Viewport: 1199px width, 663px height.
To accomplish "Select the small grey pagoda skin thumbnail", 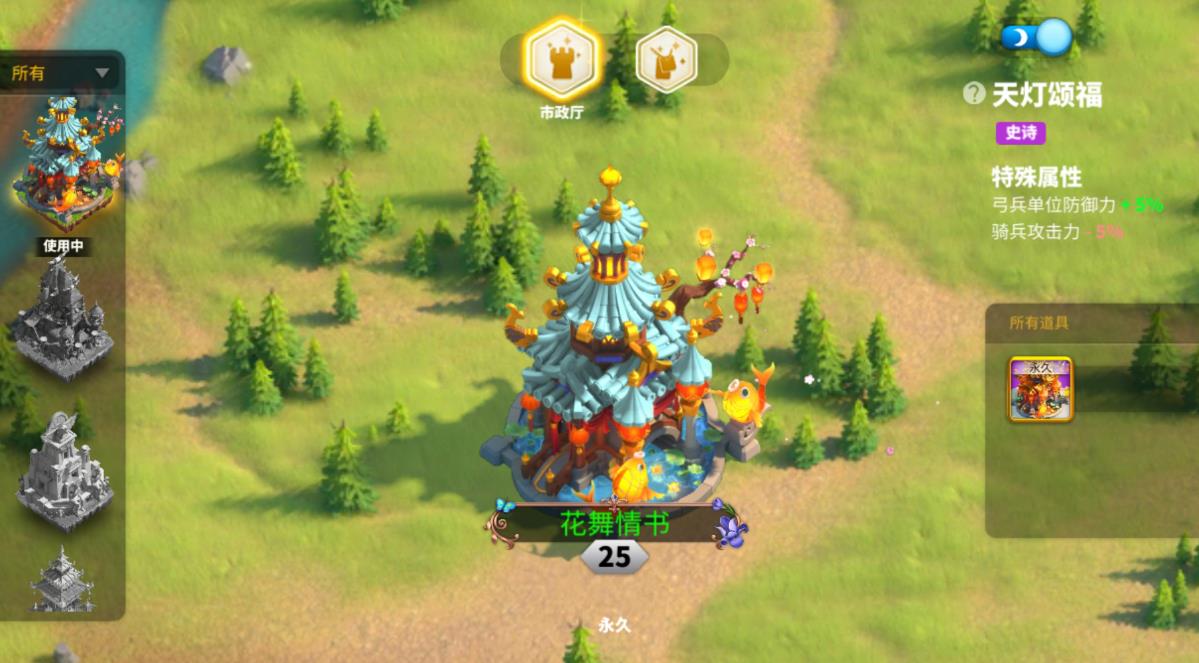I will point(62,579).
